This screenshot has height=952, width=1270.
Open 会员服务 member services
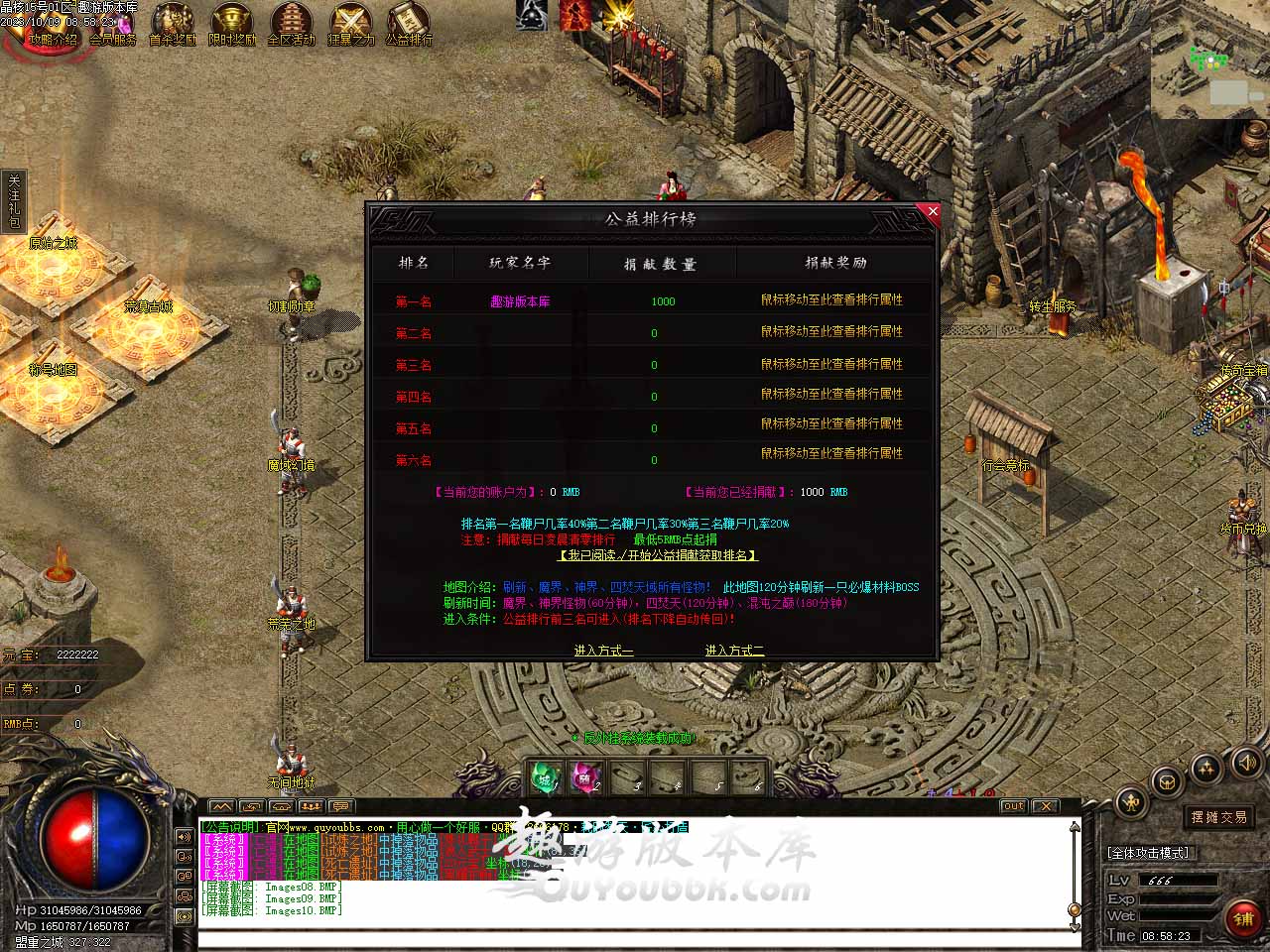click(x=113, y=25)
